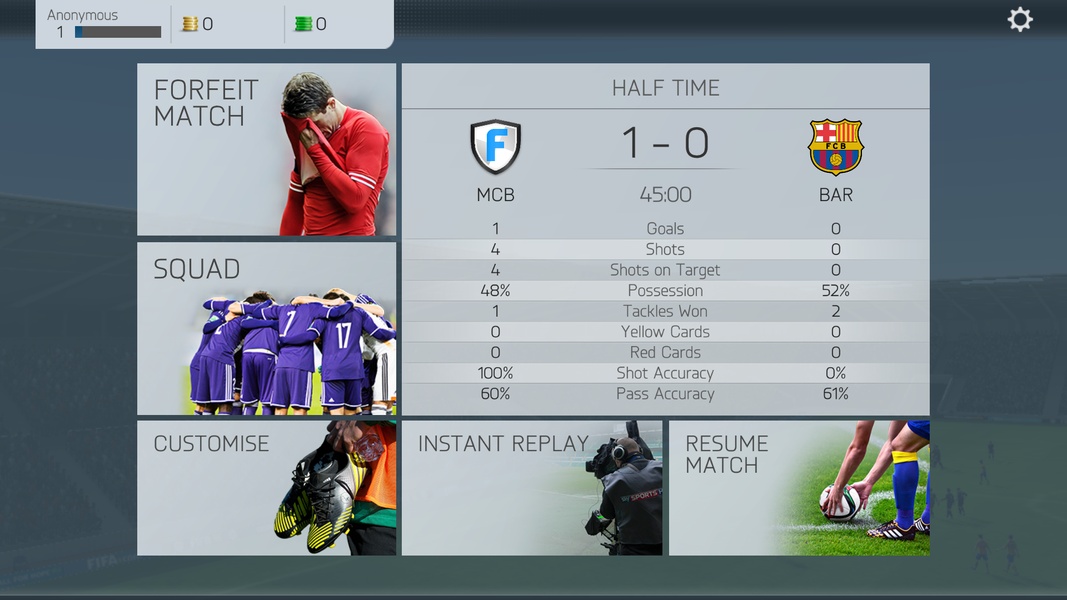
Task: Open the Squad management tile
Action: coord(266,328)
